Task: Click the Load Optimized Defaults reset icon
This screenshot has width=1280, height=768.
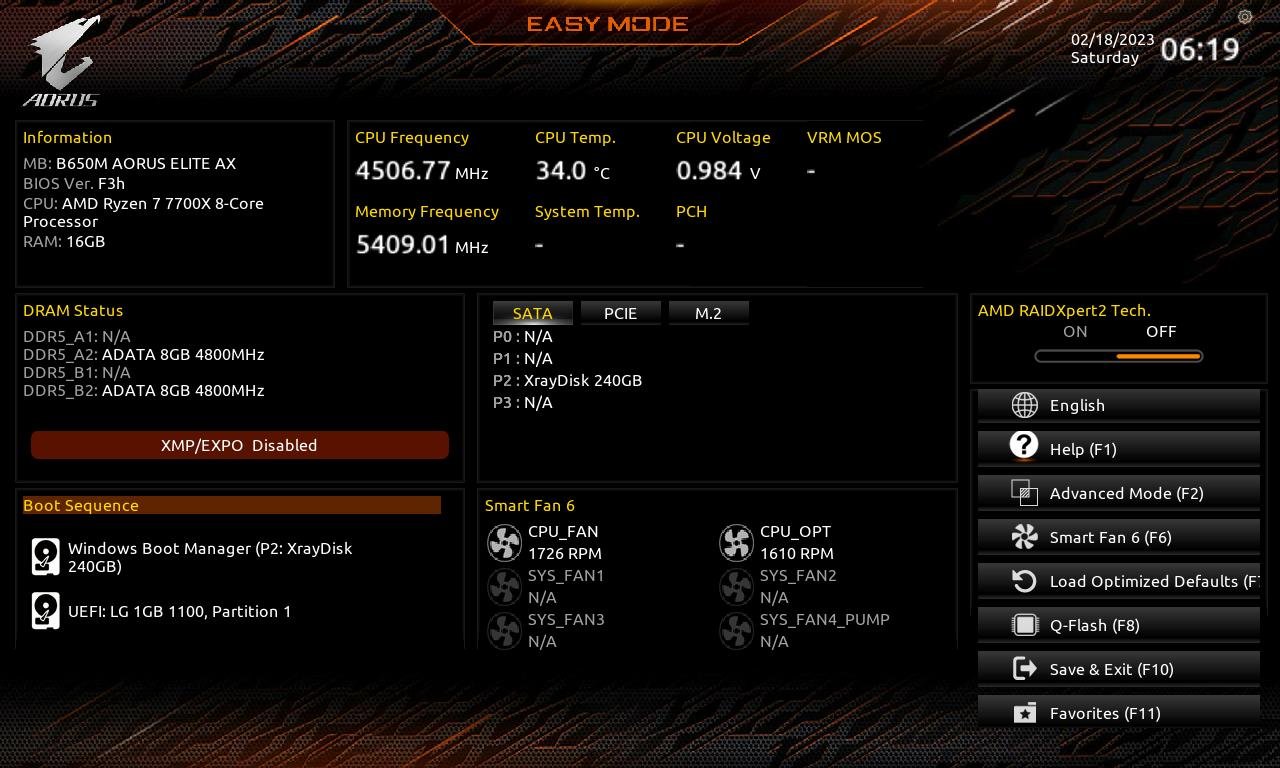Action: point(1024,581)
